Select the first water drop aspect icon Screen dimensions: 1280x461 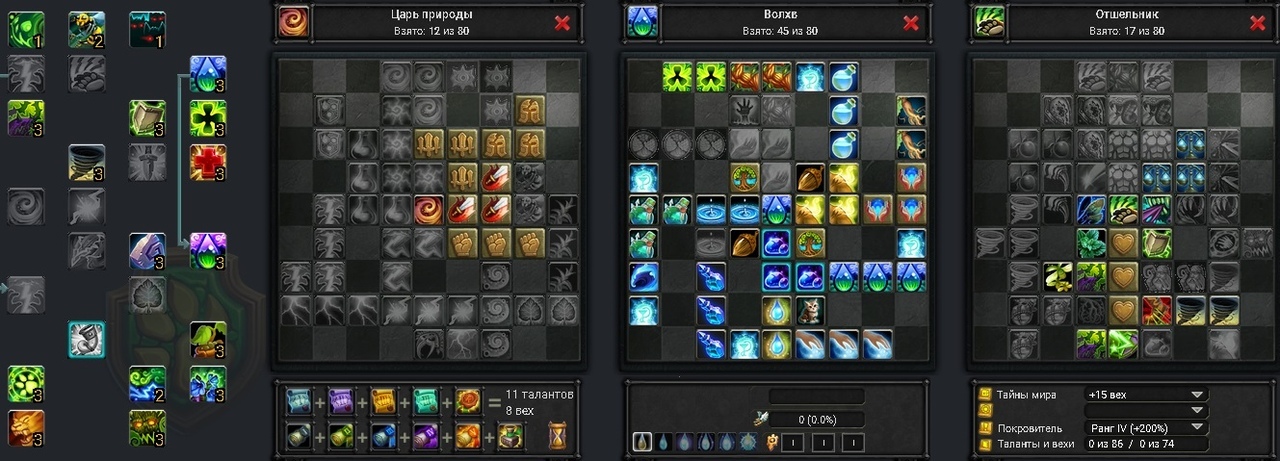[643, 441]
